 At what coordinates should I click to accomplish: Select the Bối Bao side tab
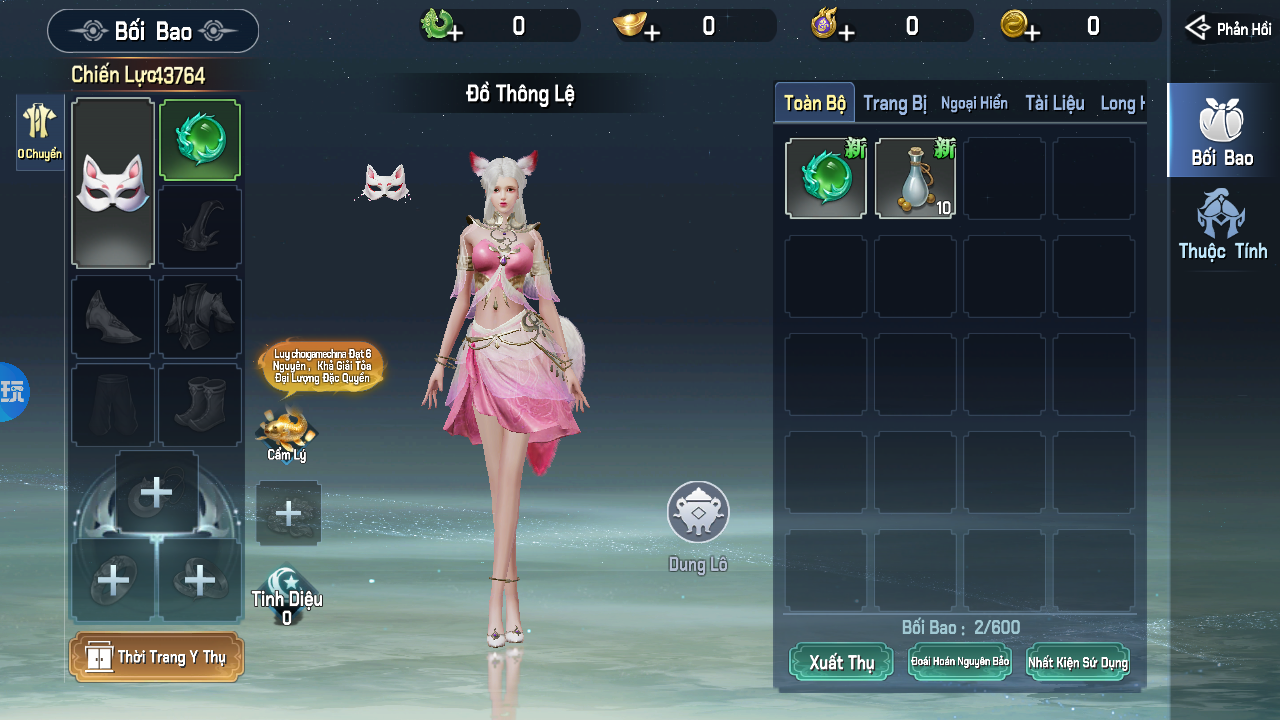1222,132
